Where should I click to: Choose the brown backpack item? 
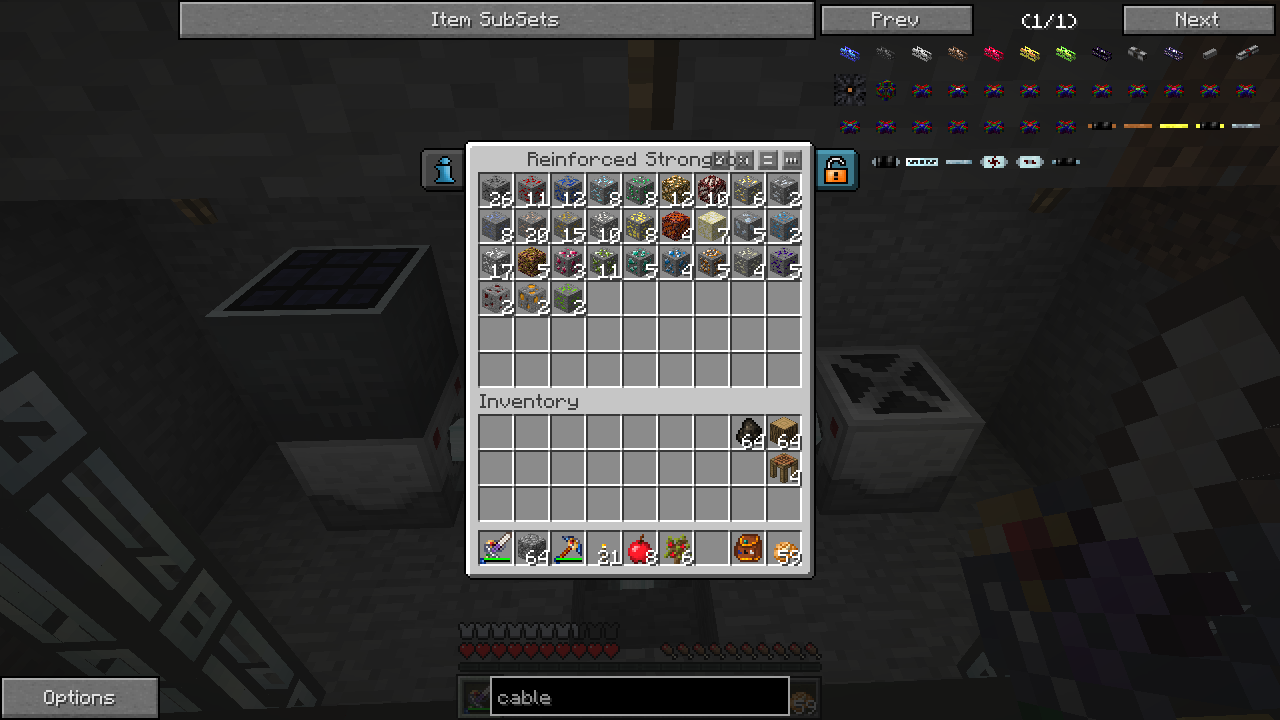[x=748, y=549]
